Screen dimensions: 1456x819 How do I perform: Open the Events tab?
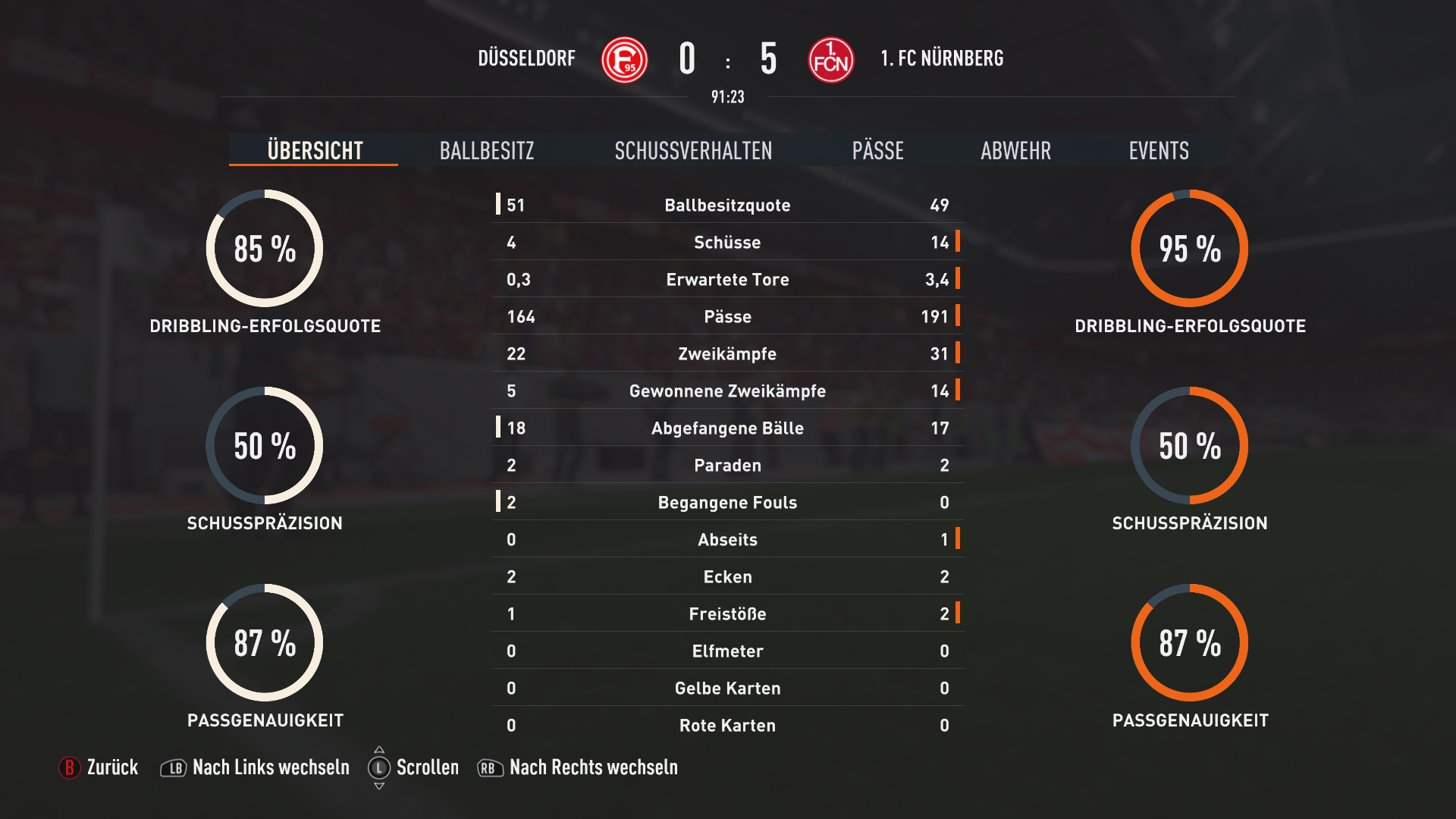pos(1158,150)
